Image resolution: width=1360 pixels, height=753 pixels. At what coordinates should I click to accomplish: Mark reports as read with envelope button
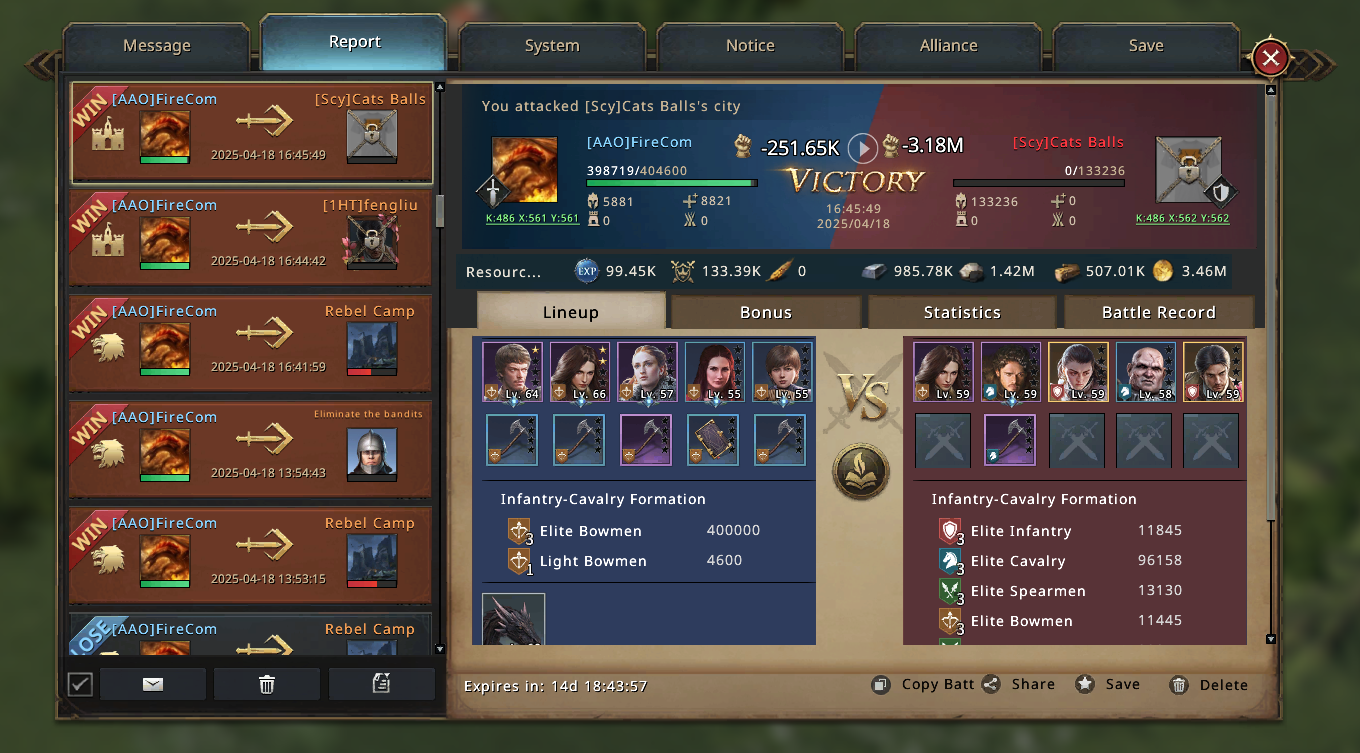point(153,684)
